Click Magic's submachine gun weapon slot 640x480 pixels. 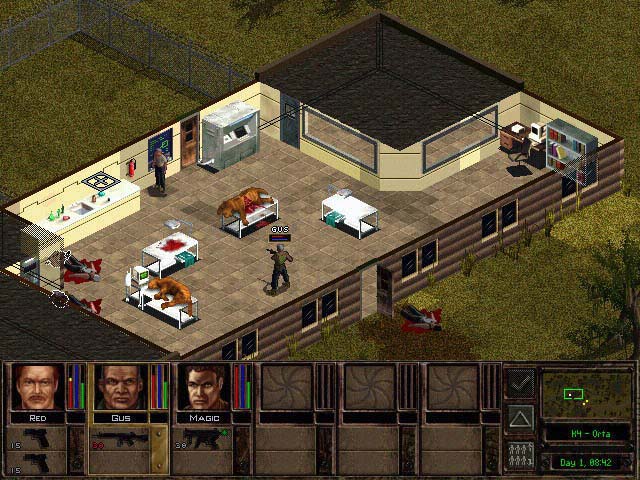pyautogui.click(x=205, y=439)
